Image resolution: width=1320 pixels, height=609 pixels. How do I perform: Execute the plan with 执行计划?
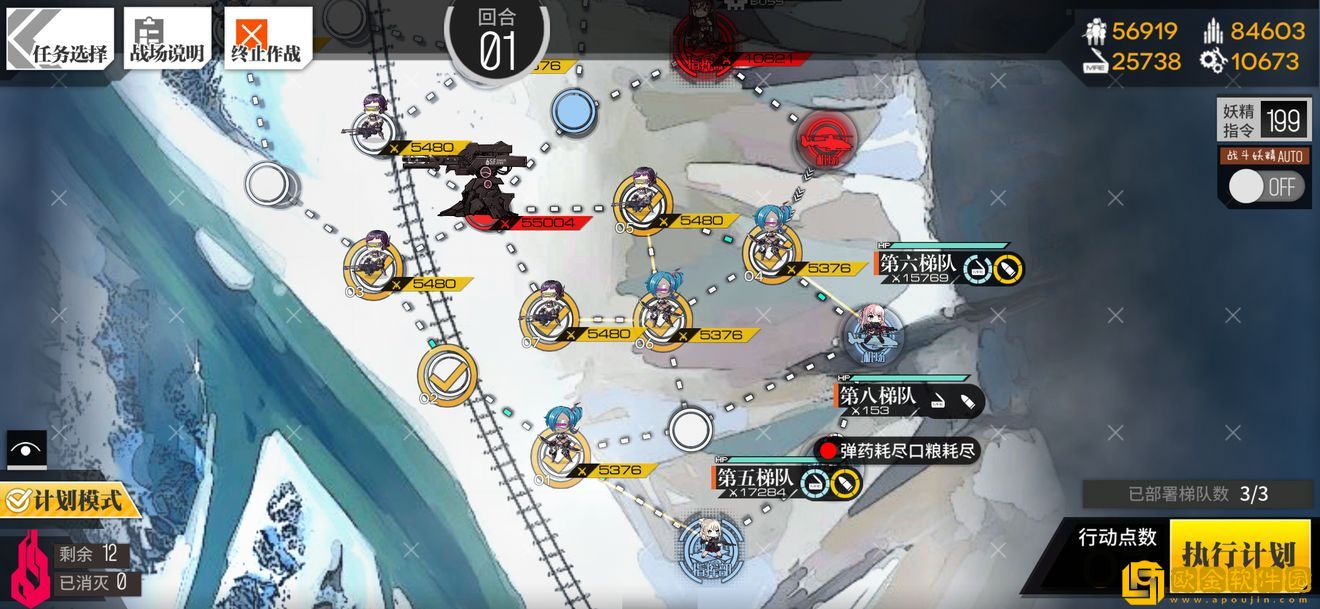[x=1238, y=555]
